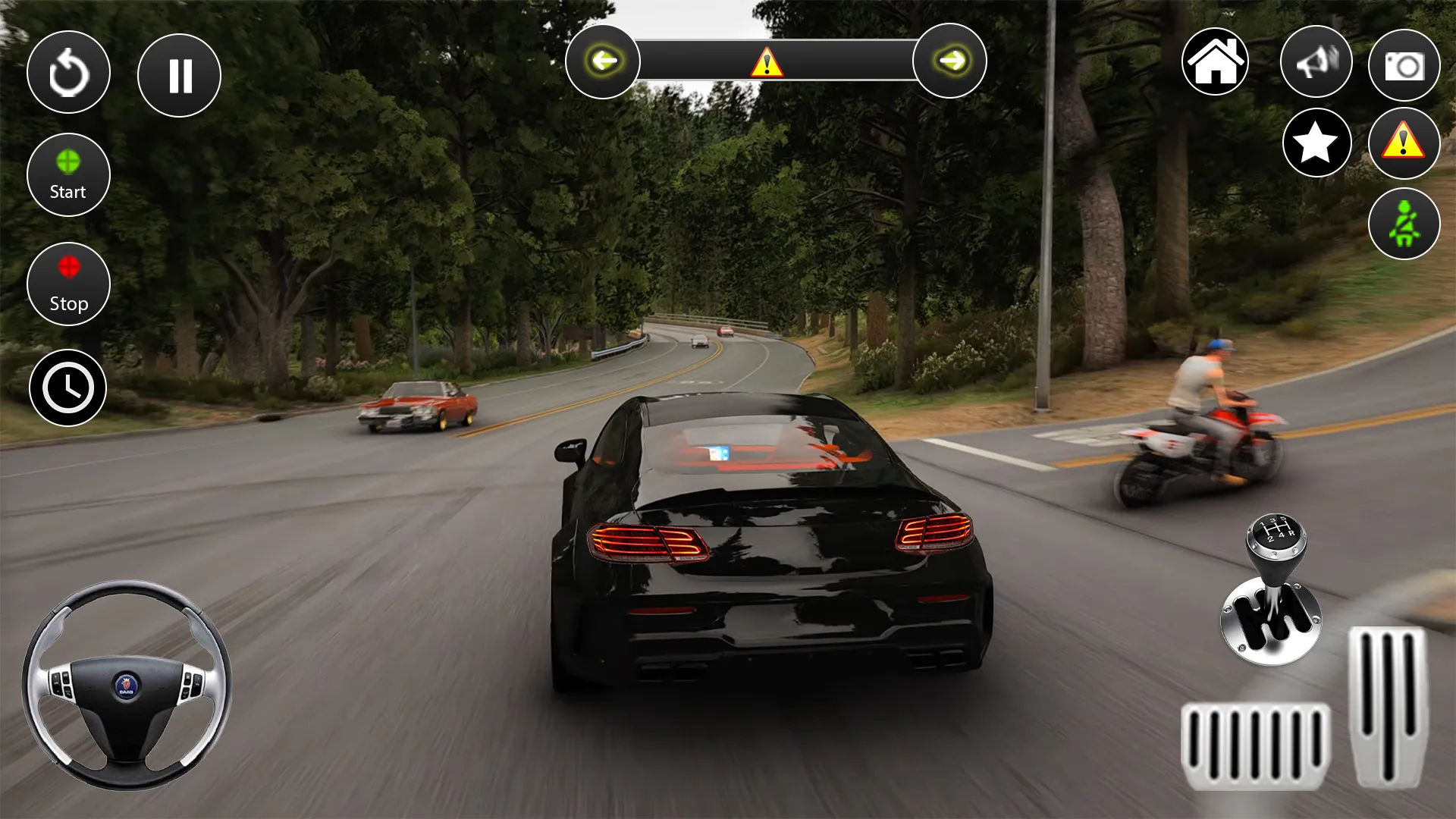
Task: Open the home menu icon
Action: click(x=1216, y=61)
